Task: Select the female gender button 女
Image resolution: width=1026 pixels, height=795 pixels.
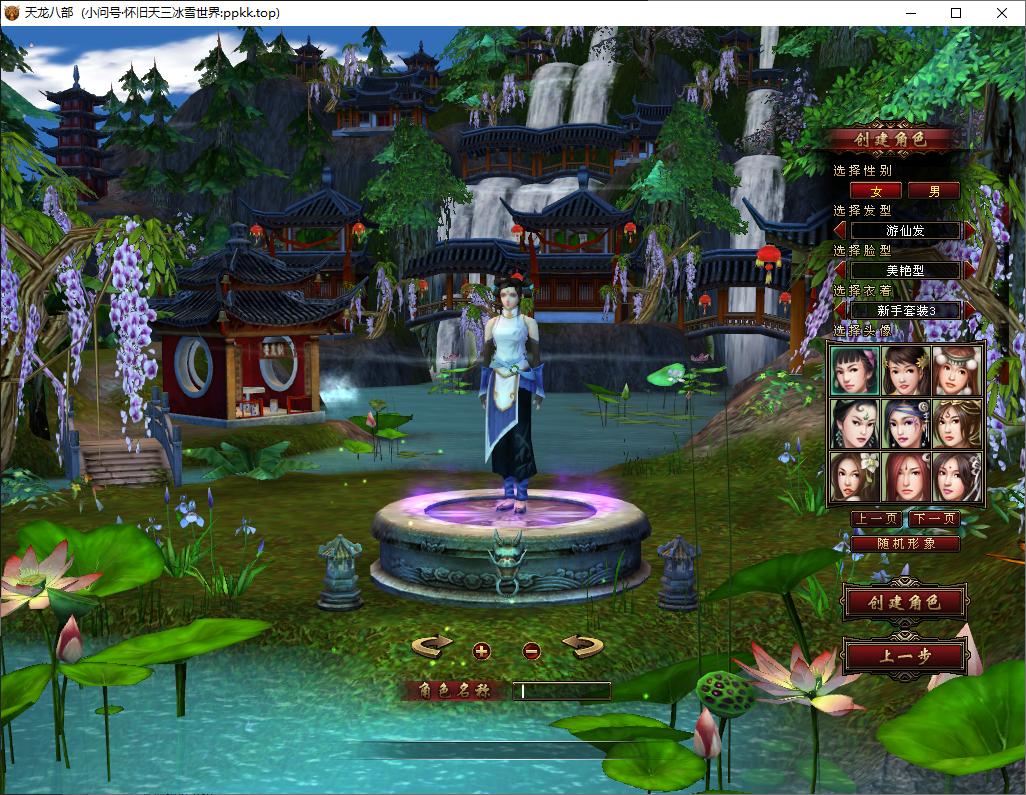Action: pyautogui.click(x=875, y=190)
